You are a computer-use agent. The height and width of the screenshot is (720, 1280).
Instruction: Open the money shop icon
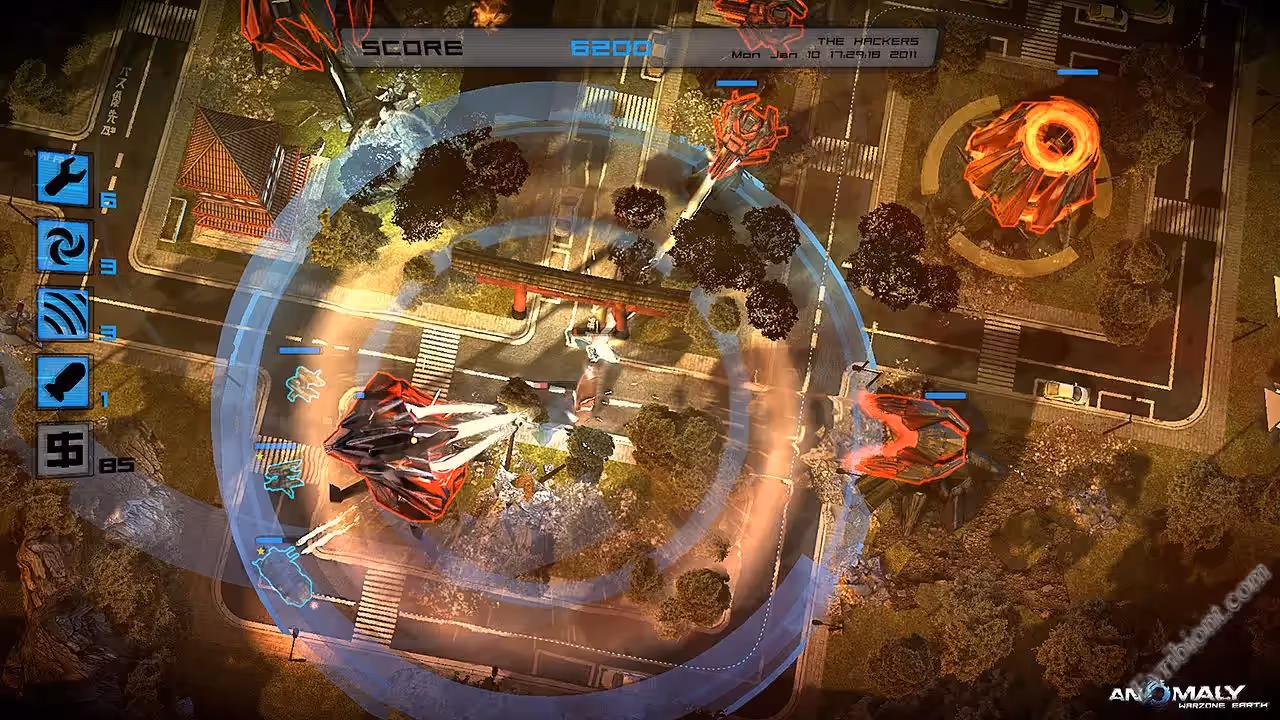[64, 449]
